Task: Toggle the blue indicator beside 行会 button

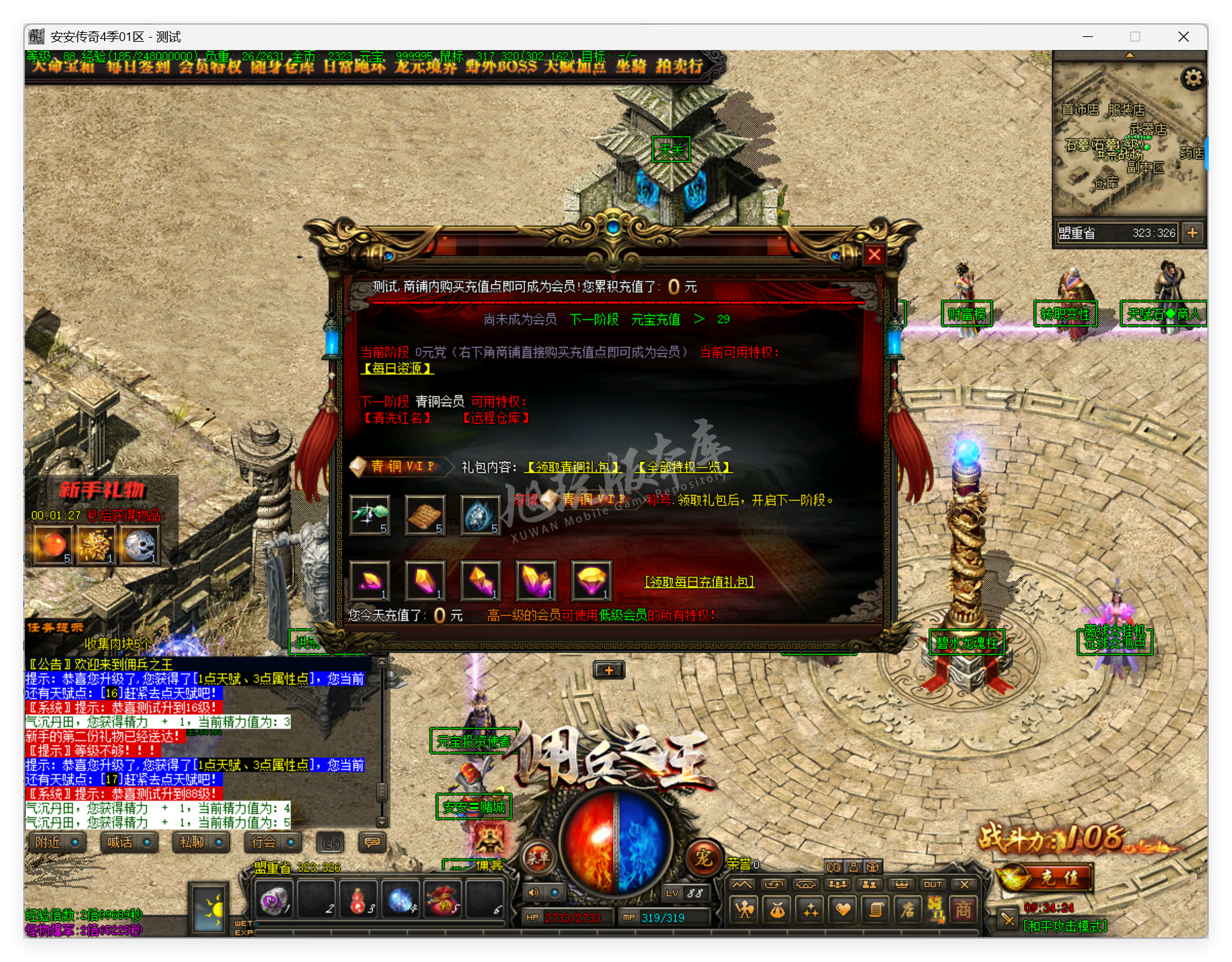Action: click(x=290, y=843)
